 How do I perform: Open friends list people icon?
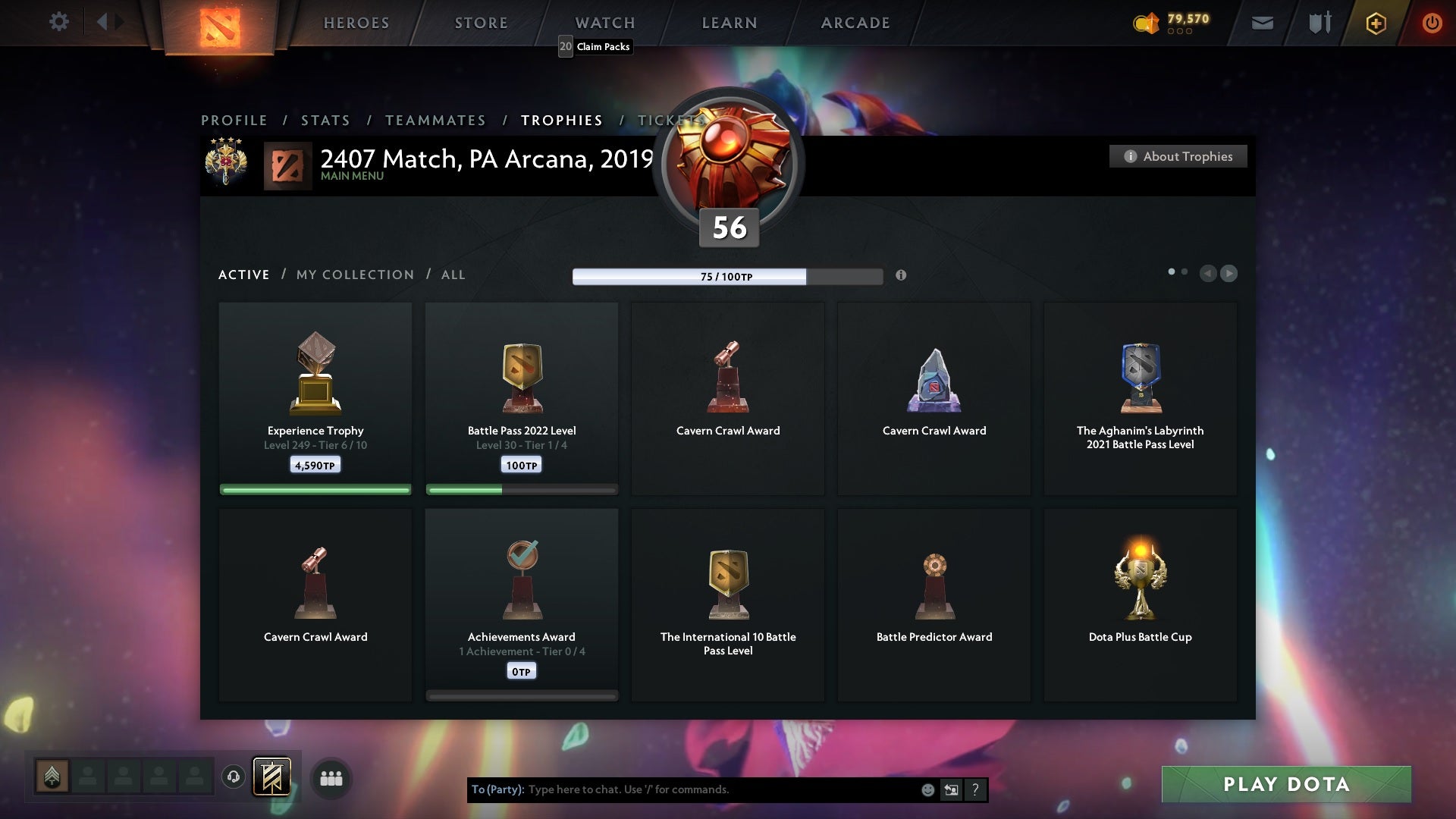(x=331, y=778)
